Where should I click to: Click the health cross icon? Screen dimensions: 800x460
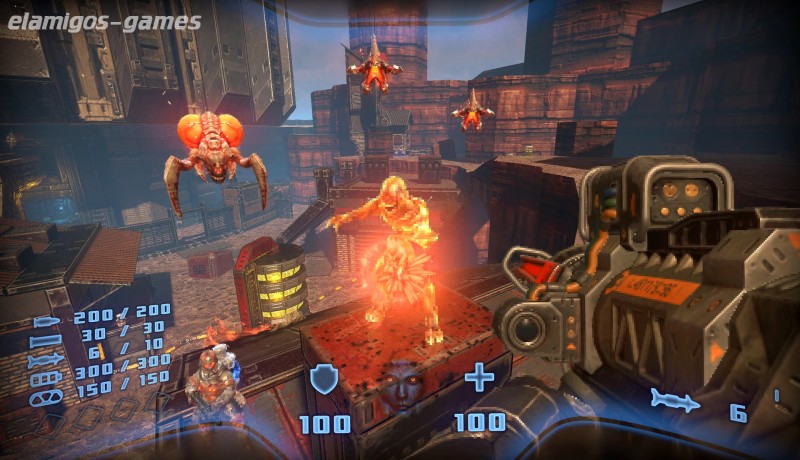(x=480, y=378)
